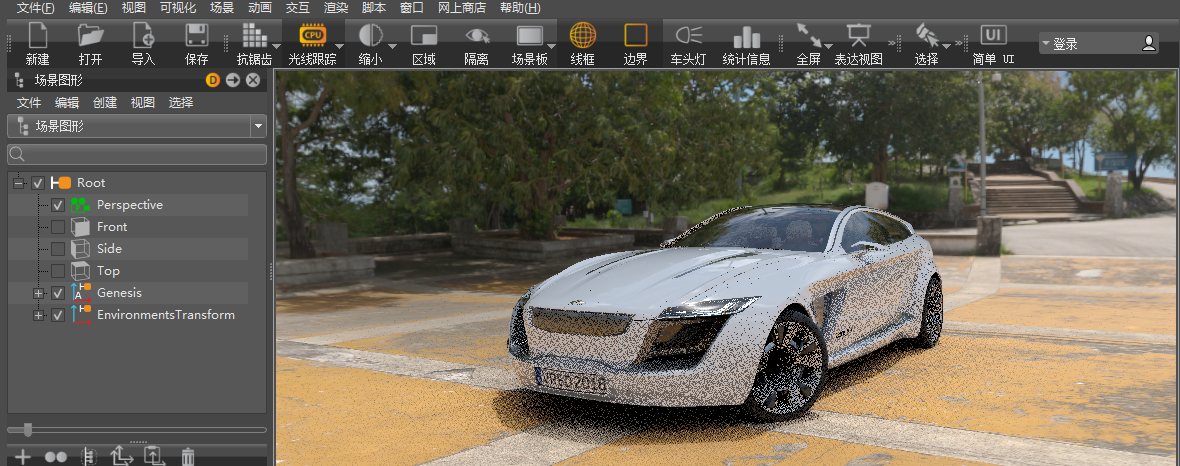Click the 打开 folder button
Image resolution: width=1180 pixels, height=466 pixels.
click(x=90, y=44)
